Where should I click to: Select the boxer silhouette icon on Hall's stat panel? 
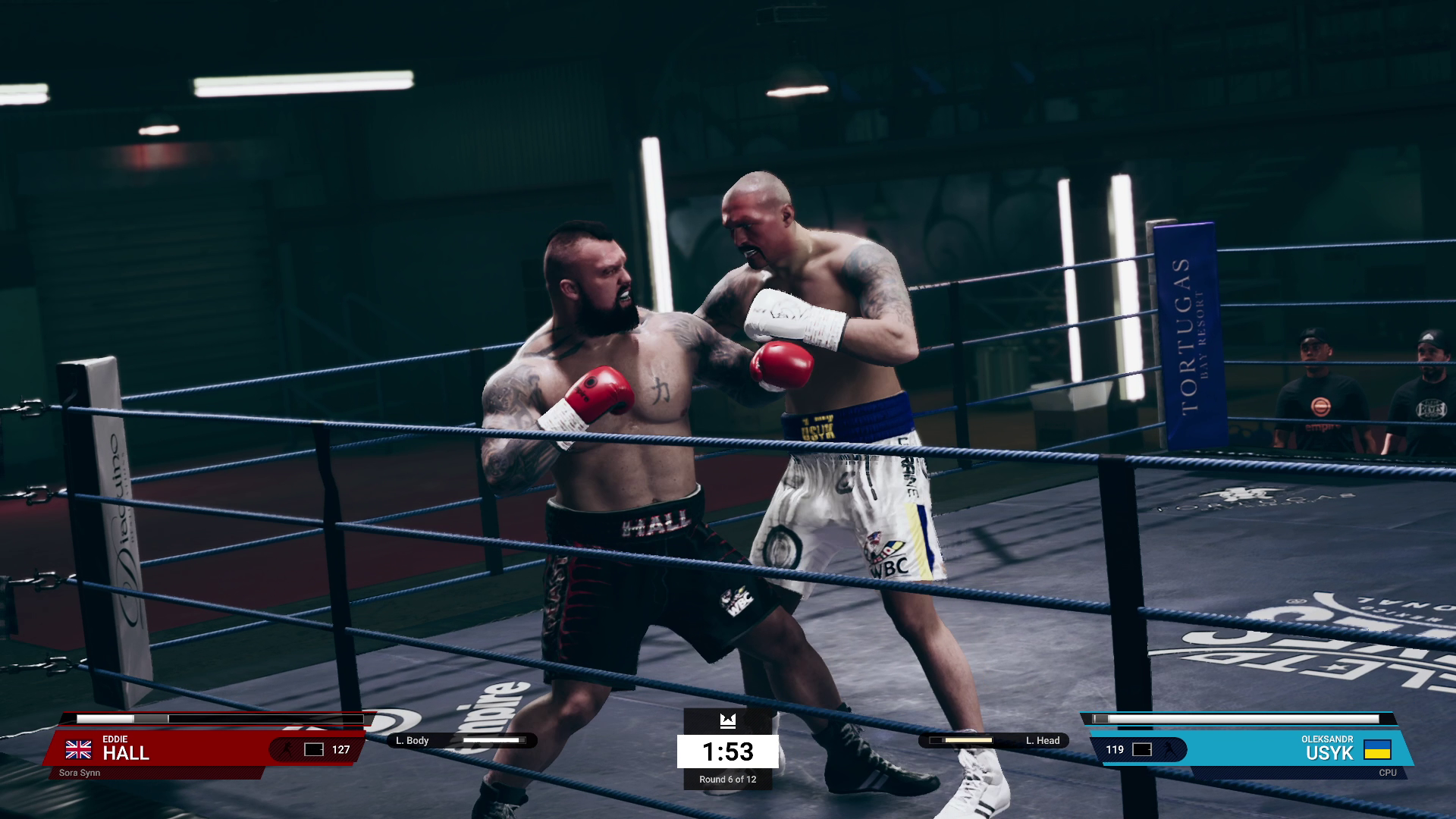click(288, 749)
